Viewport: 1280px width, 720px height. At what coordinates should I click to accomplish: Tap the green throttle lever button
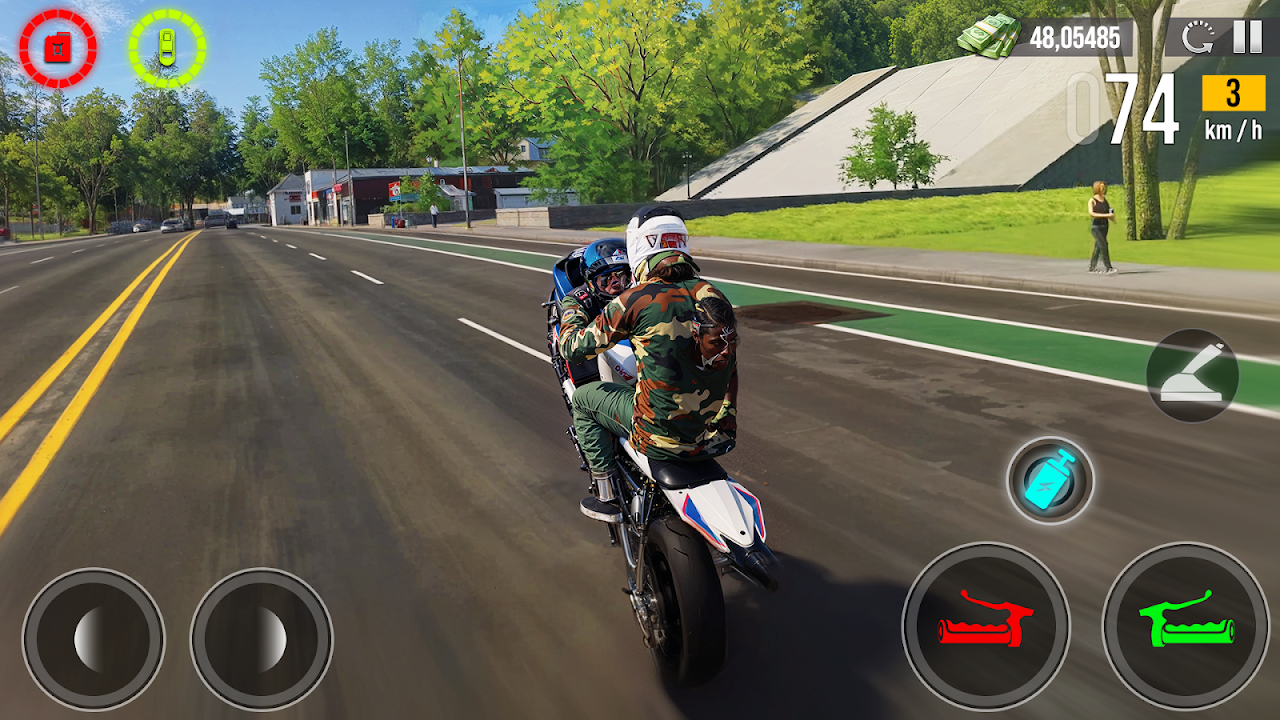(x=1186, y=627)
